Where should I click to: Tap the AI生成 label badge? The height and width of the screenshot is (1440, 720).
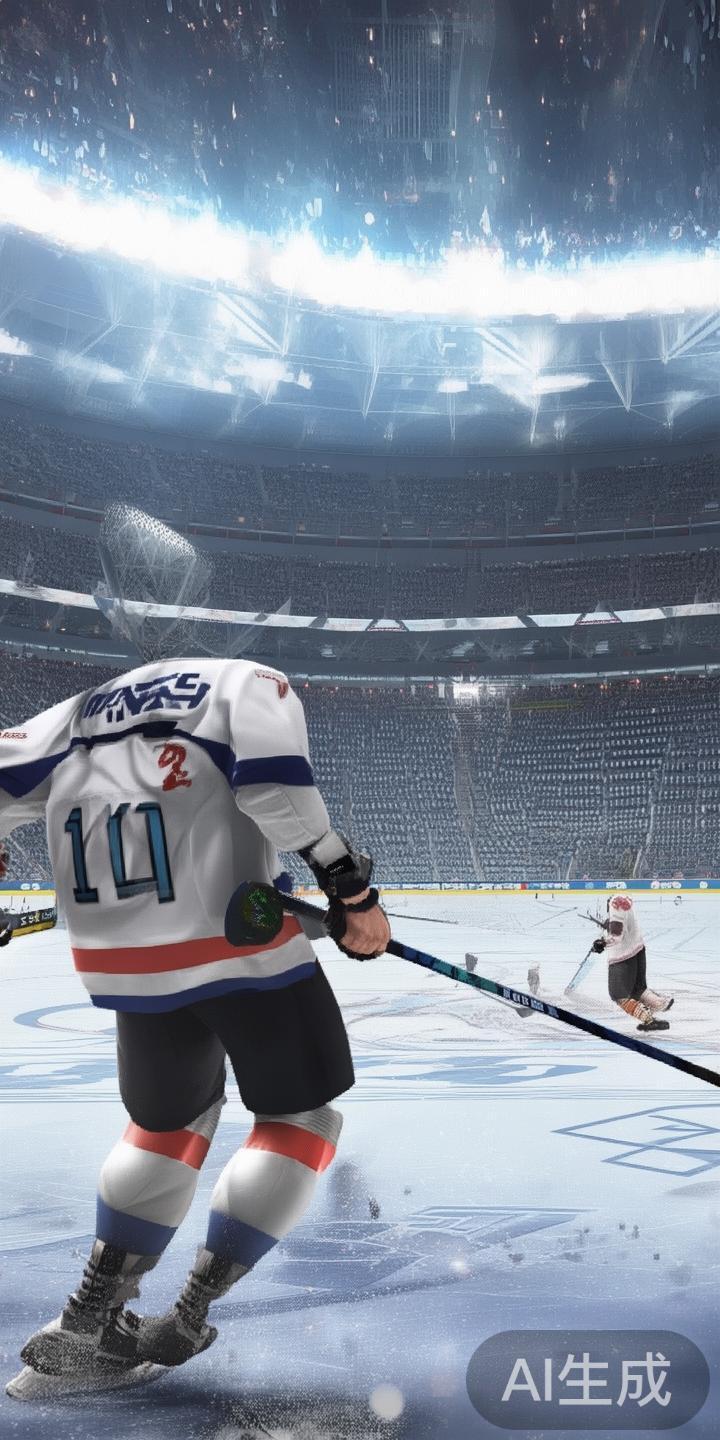587,1379
